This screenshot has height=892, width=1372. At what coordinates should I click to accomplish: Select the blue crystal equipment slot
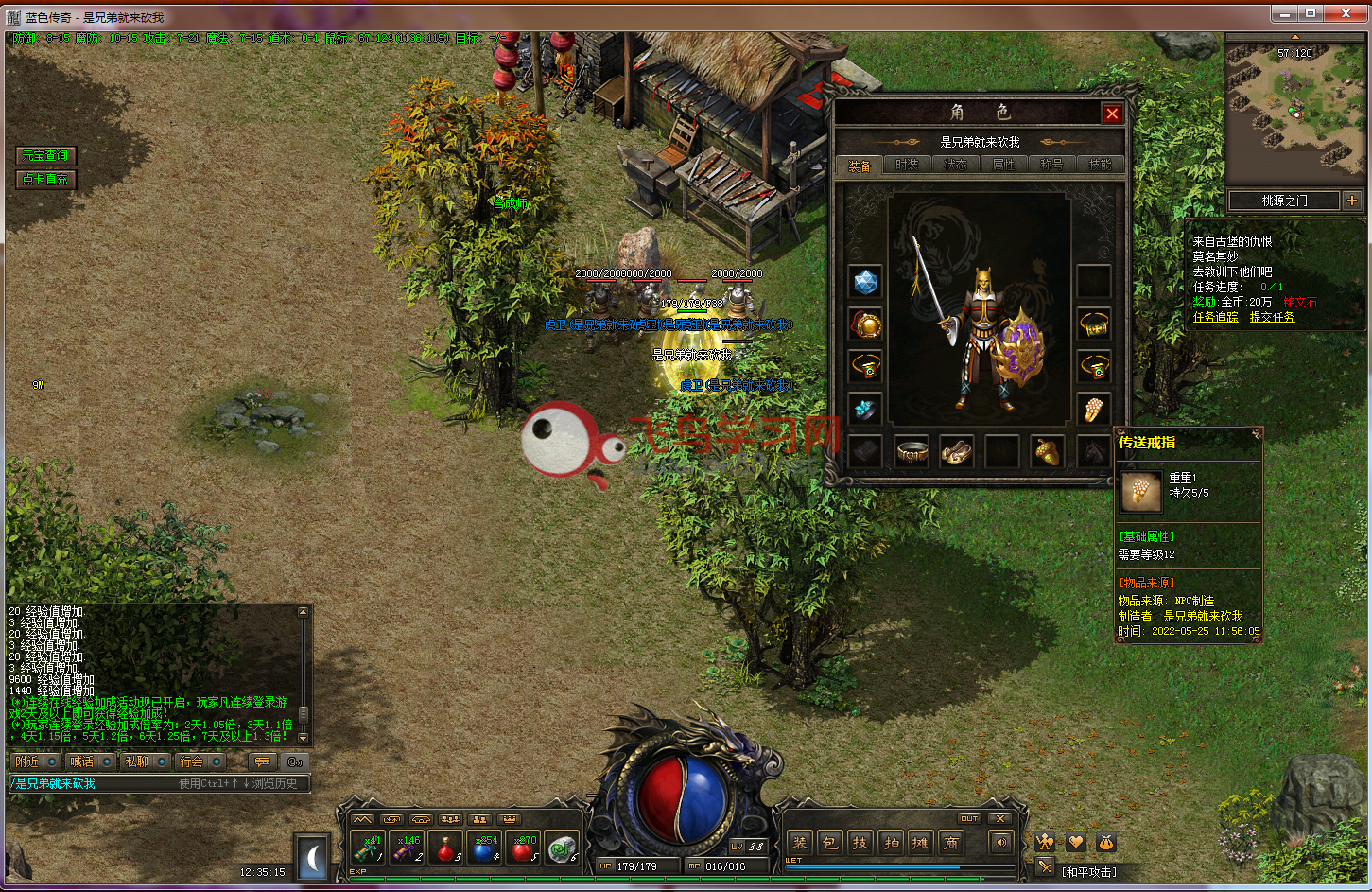[x=865, y=282]
